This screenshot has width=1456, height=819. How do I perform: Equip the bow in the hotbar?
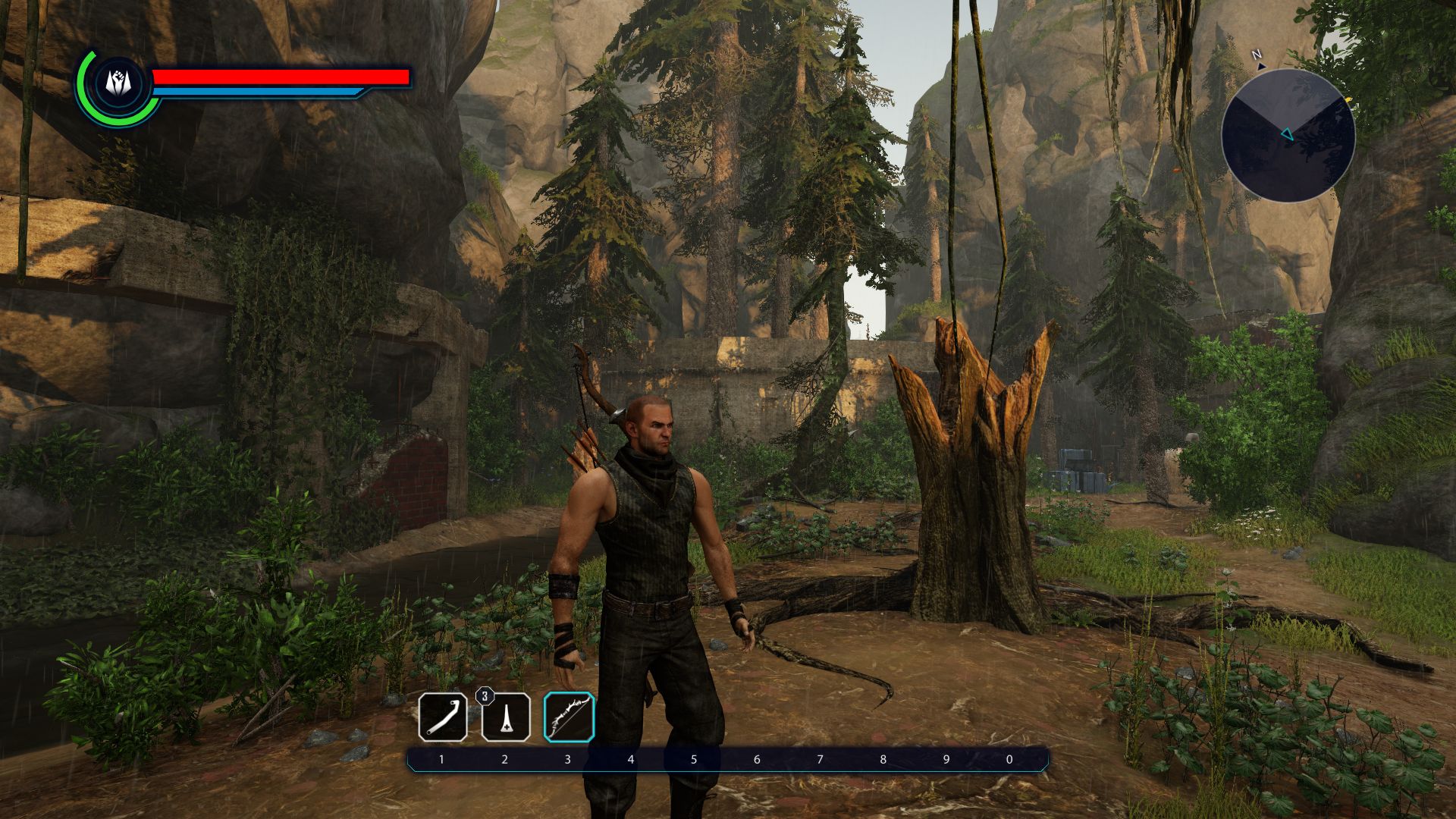pyautogui.click(x=569, y=717)
